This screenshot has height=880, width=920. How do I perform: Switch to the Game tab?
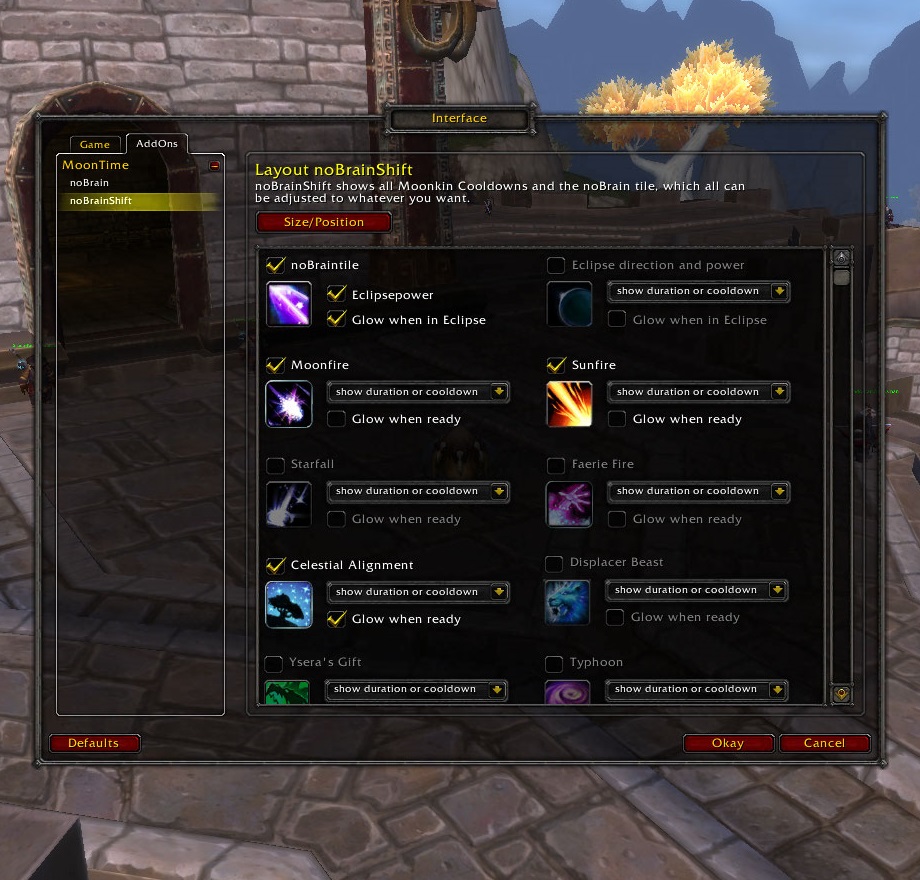(x=95, y=145)
